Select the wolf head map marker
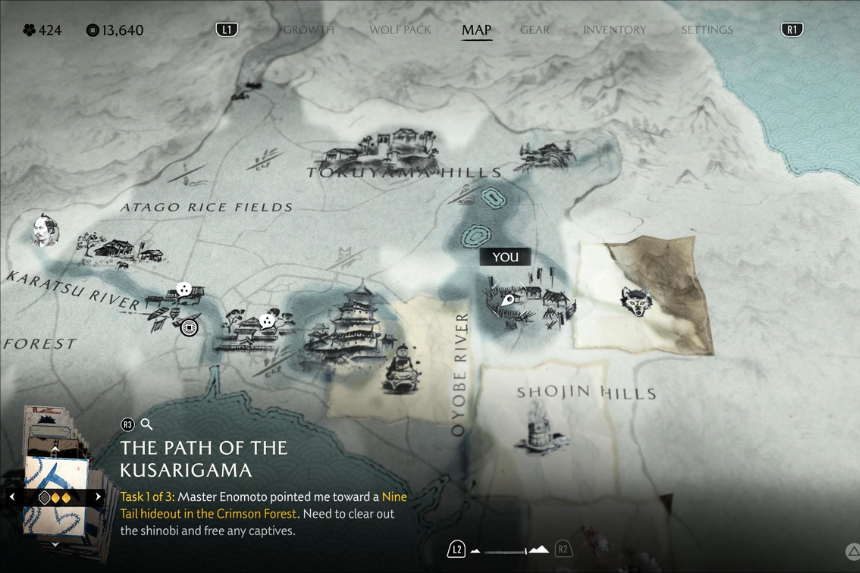 [x=636, y=301]
